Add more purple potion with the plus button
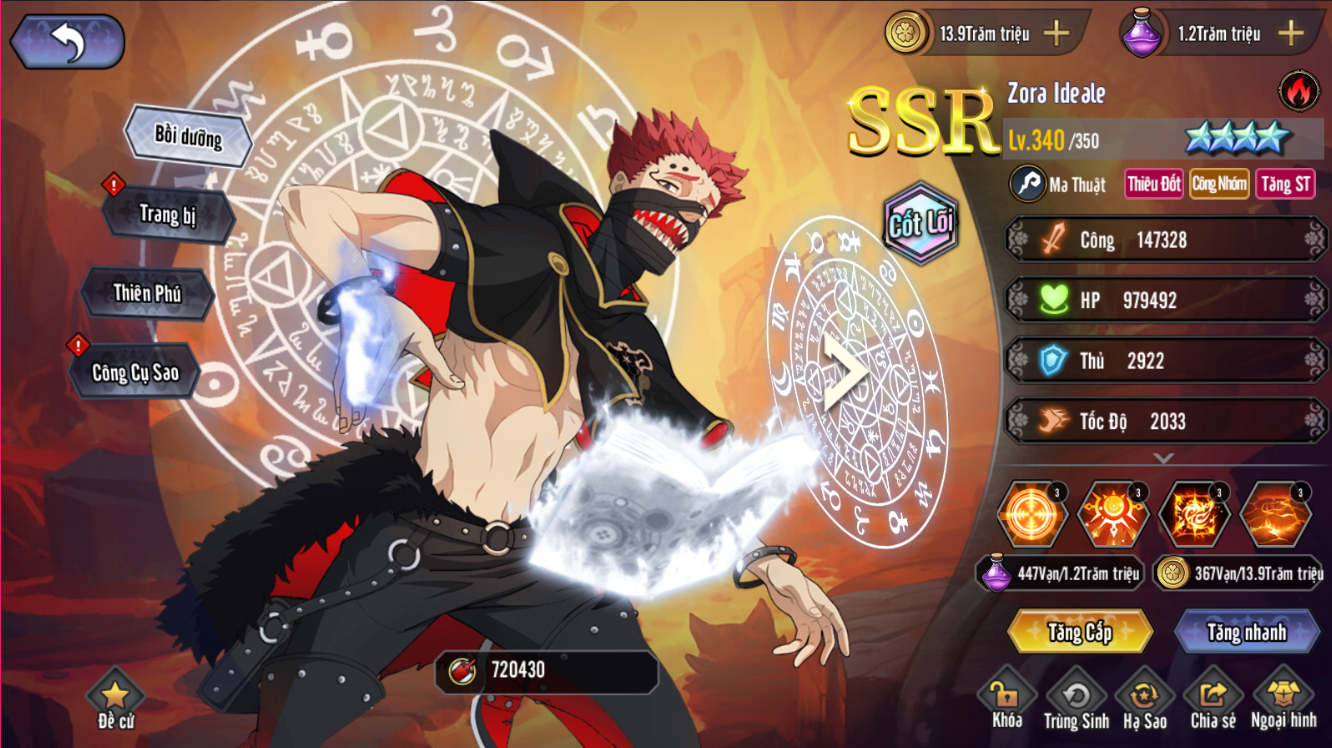The width and height of the screenshot is (1332, 748). pos(1291,33)
